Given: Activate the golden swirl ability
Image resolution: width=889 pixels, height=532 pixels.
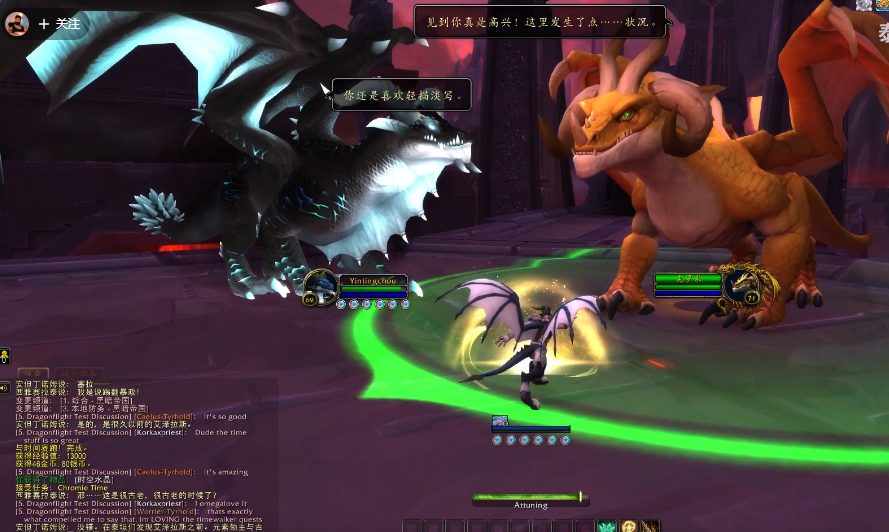Looking at the screenshot, I should (628, 526).
